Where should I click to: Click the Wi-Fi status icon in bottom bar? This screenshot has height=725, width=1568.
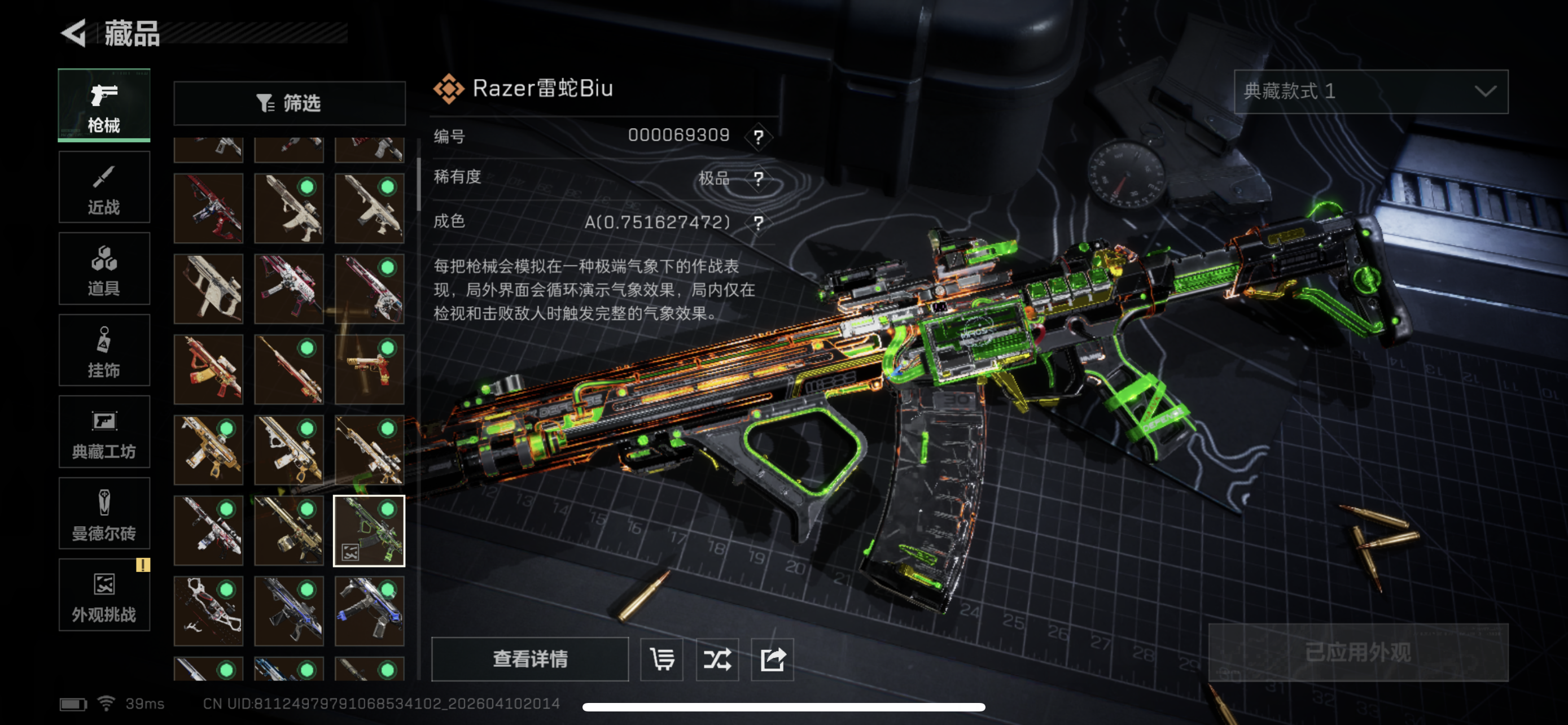pyautogui.click(x=107, y=703)
